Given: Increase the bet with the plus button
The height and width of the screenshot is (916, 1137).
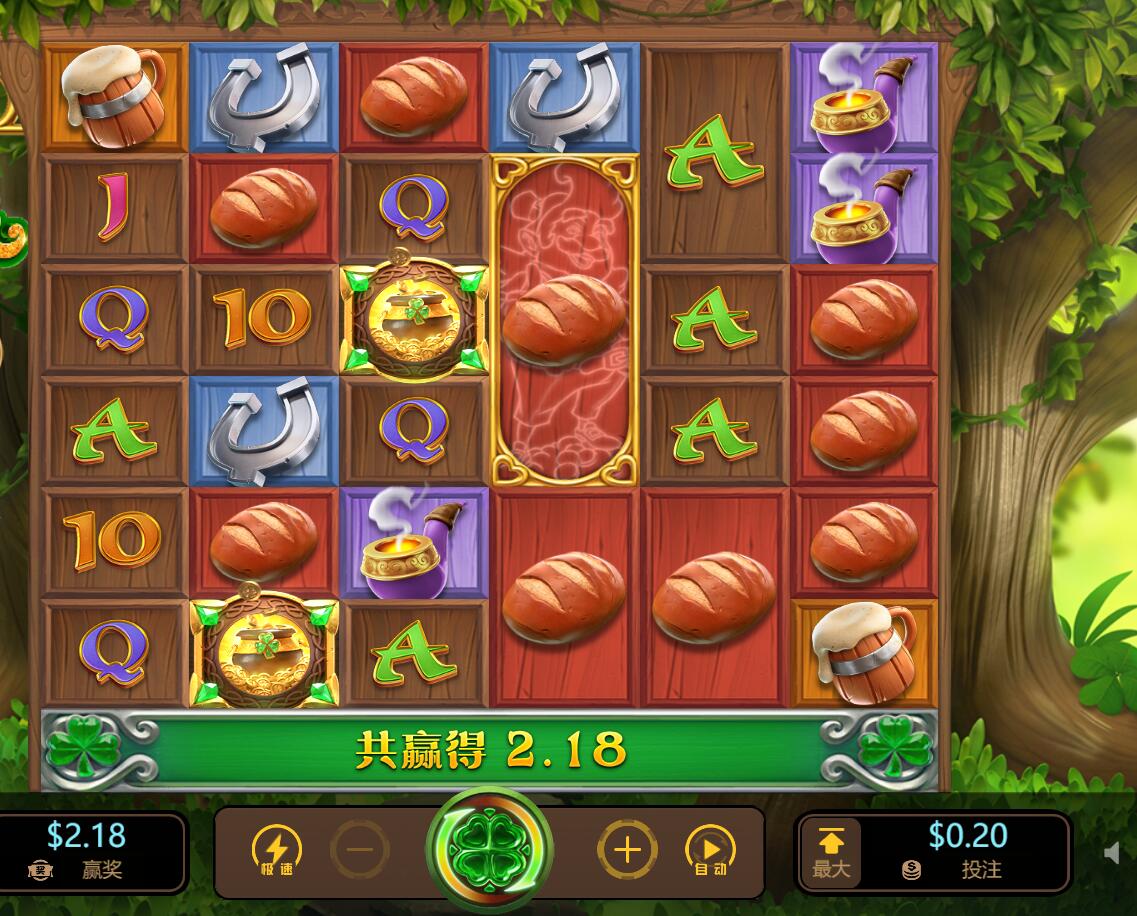Looking at the screenshot, I should click(x=627, y=850).
